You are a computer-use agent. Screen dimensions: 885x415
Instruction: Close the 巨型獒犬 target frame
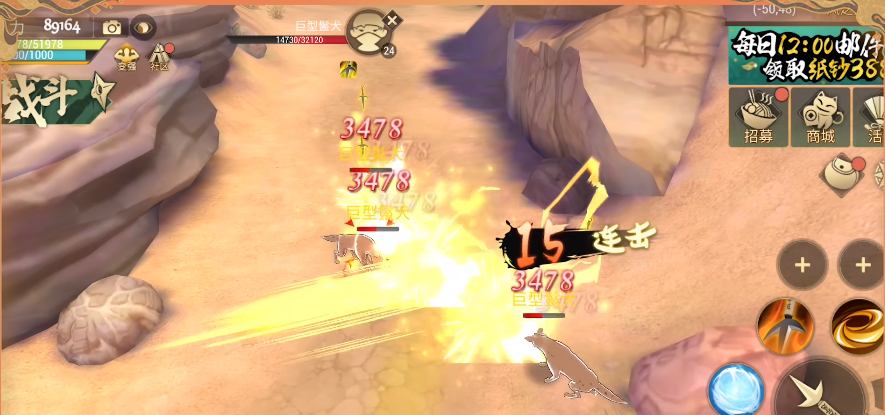[392, 19]
